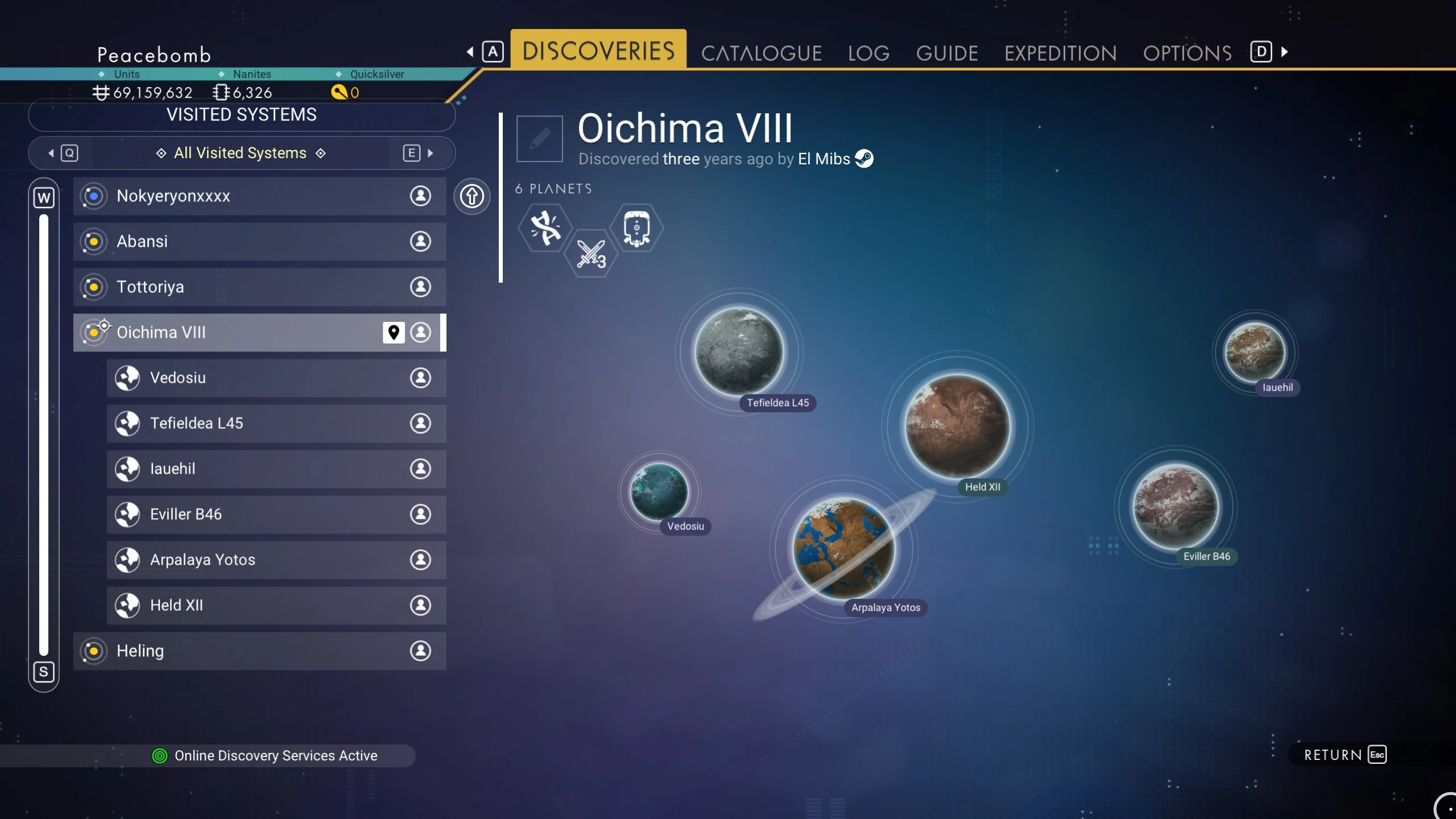Click the ringed Arpalaya Yotos planet thumbnail
The width and height of the screenshot is (1456, 819).
tap(843, 549)
